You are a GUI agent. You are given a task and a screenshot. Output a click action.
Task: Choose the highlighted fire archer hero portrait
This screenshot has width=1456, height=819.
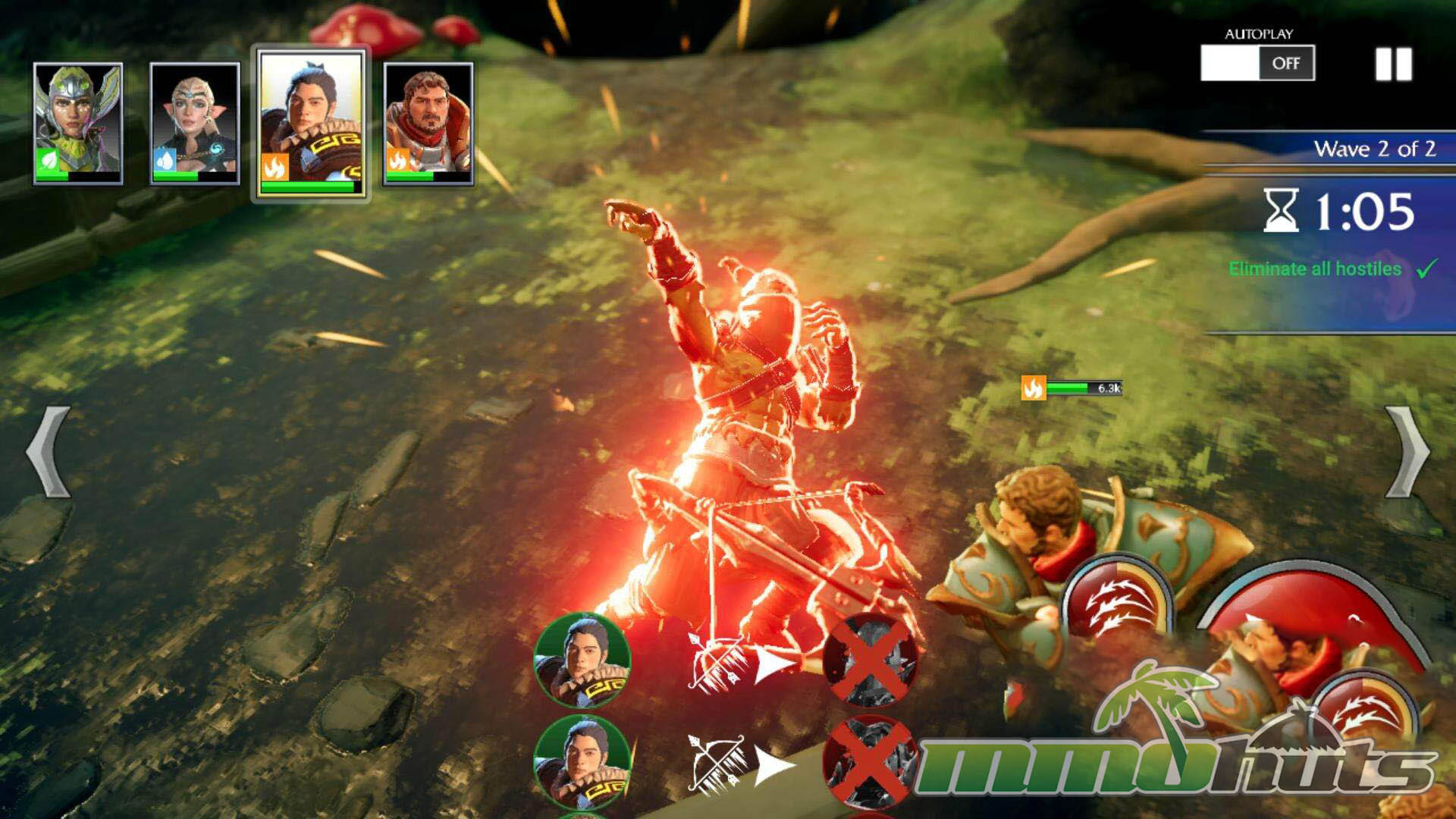tap(311, 123)
